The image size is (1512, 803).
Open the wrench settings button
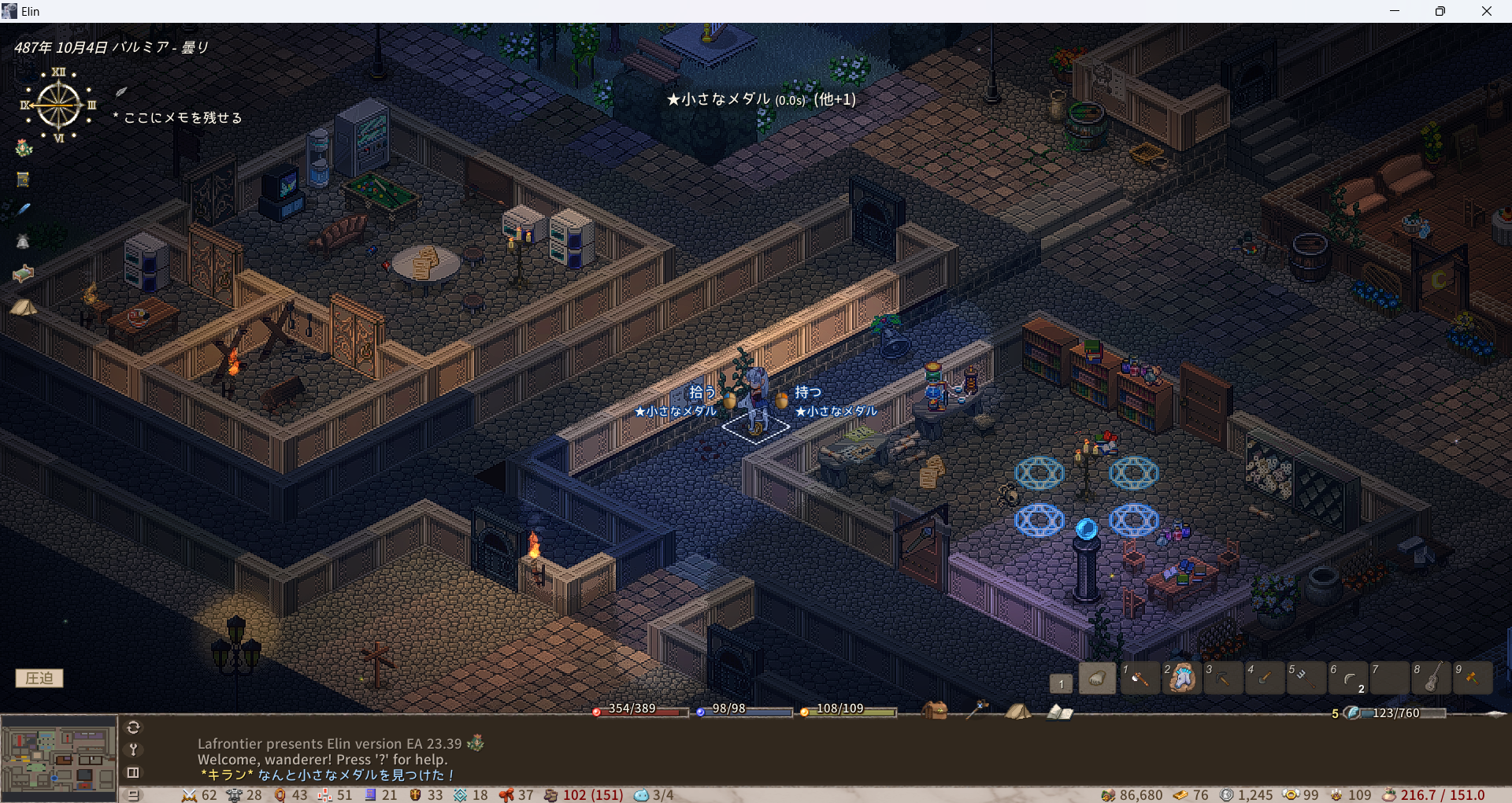coord(133,749)
